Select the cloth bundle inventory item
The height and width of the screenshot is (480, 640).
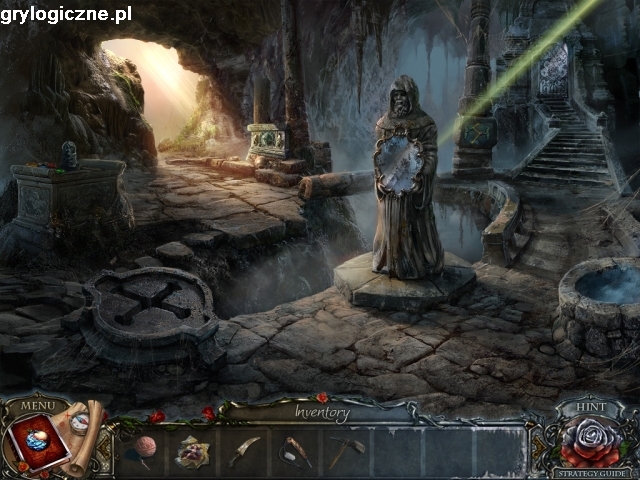pos(192,452)
